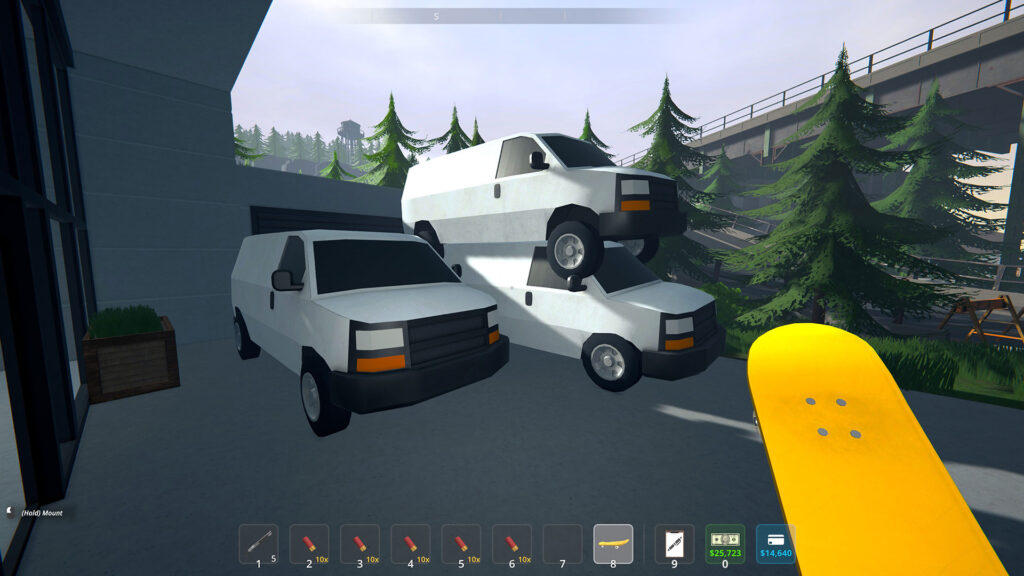Click the blue bank card showing $14,640
The height and width of the screenshot is (576, 1024).
tap(776, 544)
